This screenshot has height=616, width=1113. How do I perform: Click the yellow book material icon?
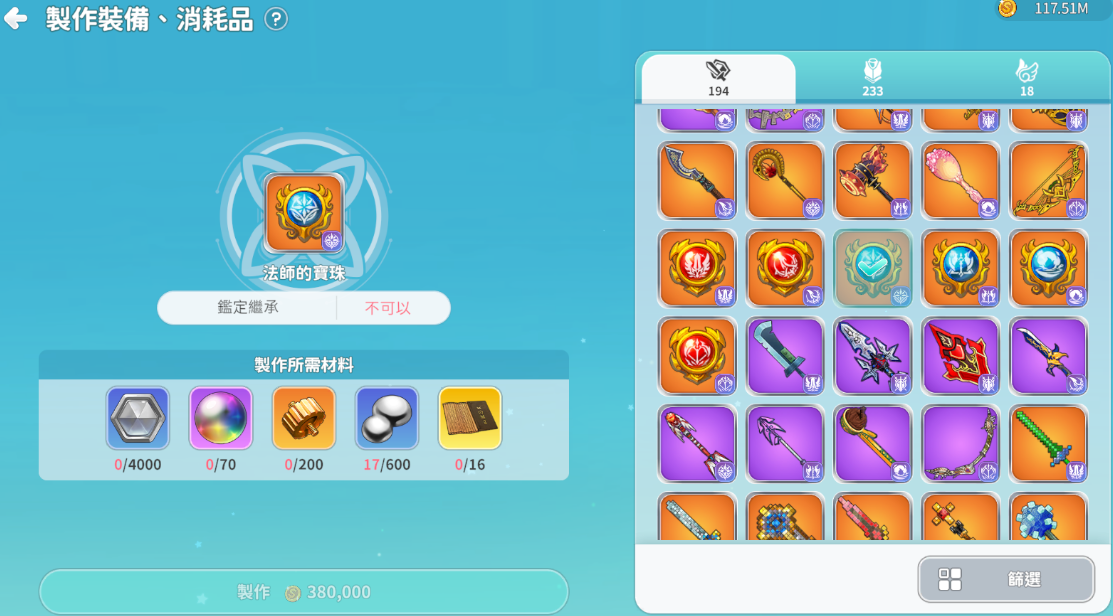pos(470,418)
